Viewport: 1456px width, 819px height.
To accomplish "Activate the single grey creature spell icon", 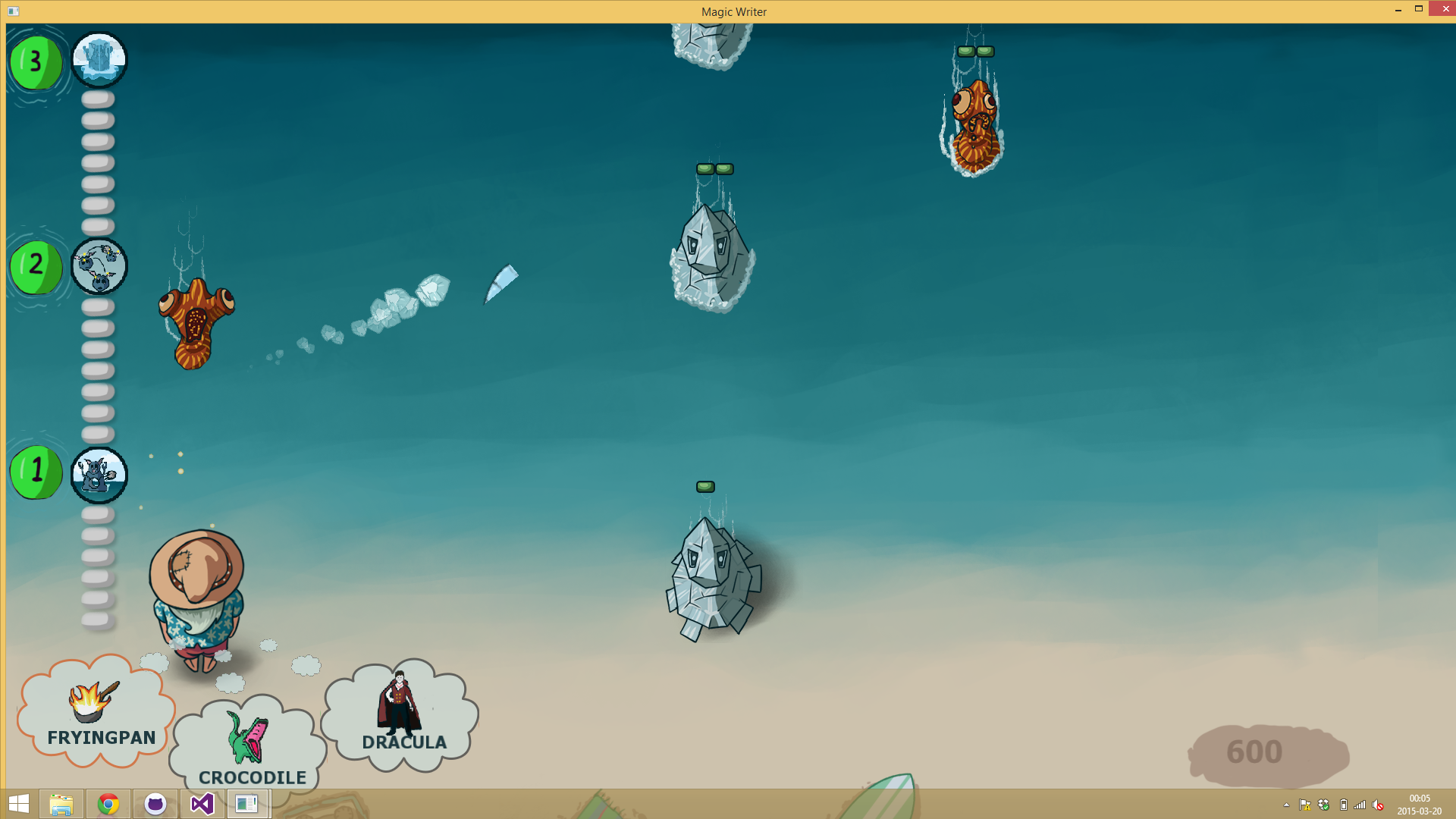I will [x=99, y=475].
